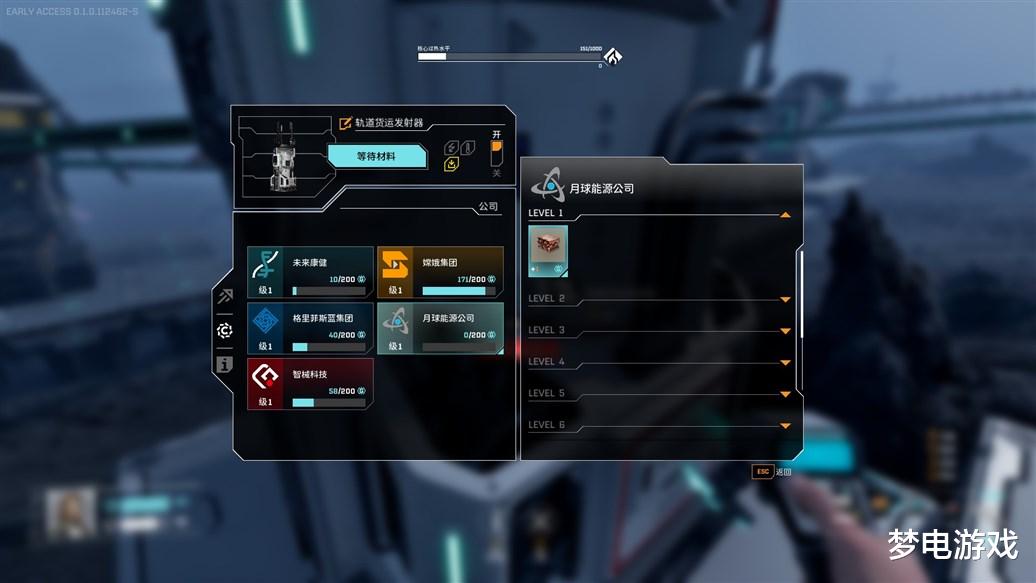Select the 月球能源公司 company card

click(x=440, y=328)
